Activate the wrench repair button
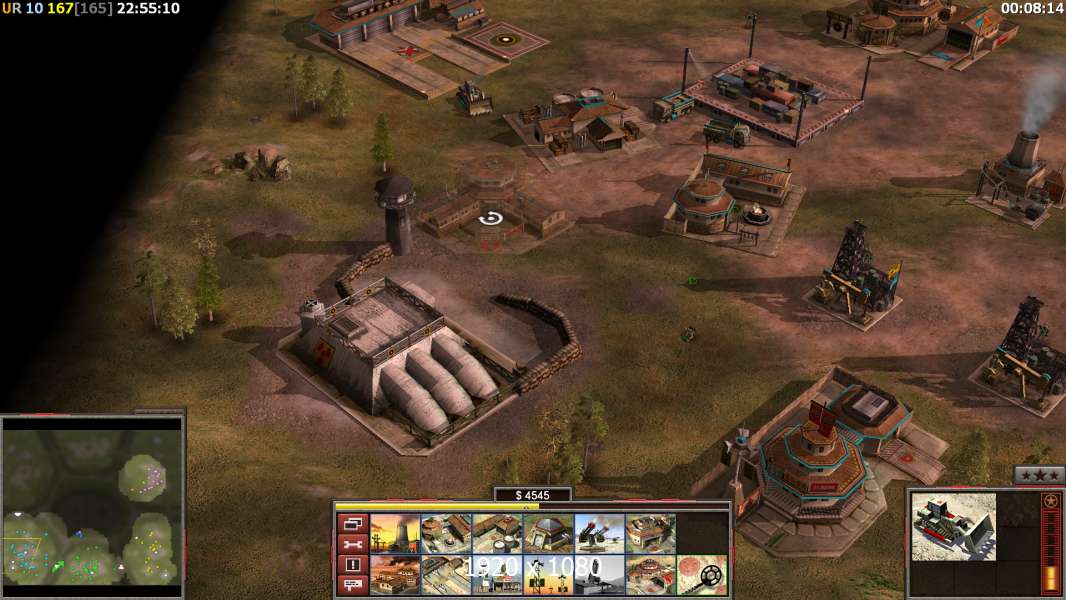Image resolution: width=1066 pixels, height=600 pixels. [x=352, y=544]
